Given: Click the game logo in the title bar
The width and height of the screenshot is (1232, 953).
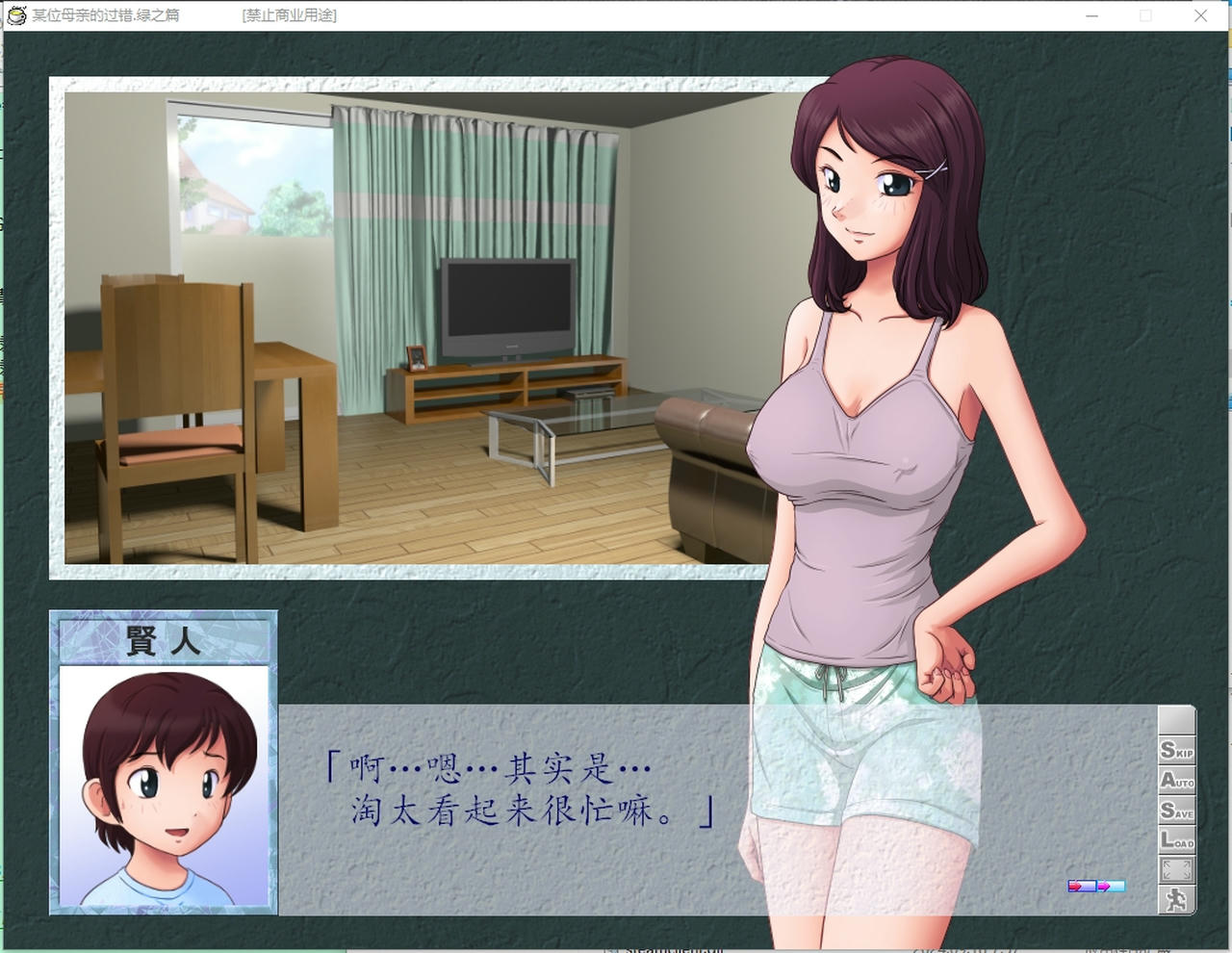Looking at the screenshot, I should (x=15, y=14).
